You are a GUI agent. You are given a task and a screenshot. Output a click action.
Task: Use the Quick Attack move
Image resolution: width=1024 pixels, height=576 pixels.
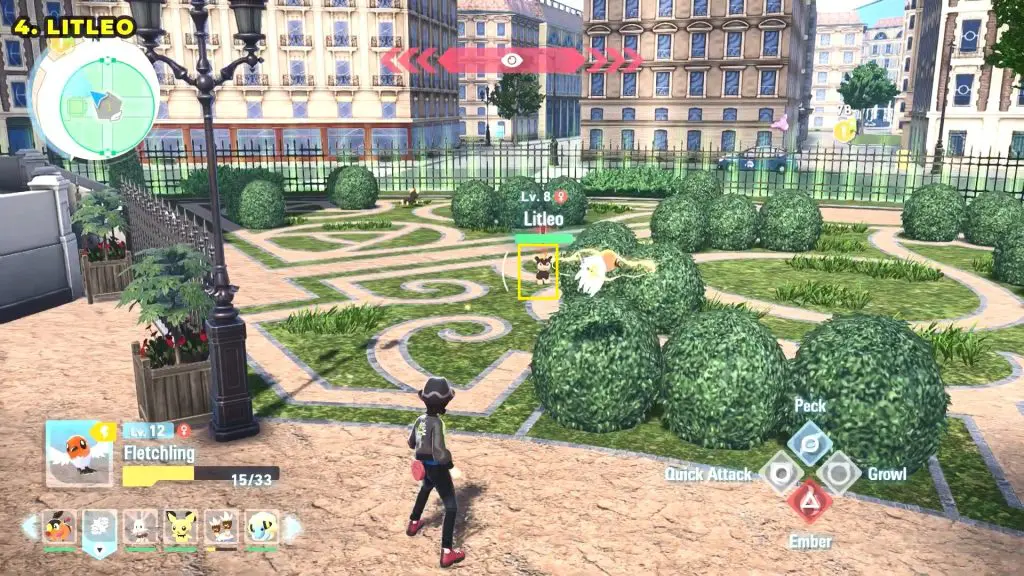tap(780, 472)
